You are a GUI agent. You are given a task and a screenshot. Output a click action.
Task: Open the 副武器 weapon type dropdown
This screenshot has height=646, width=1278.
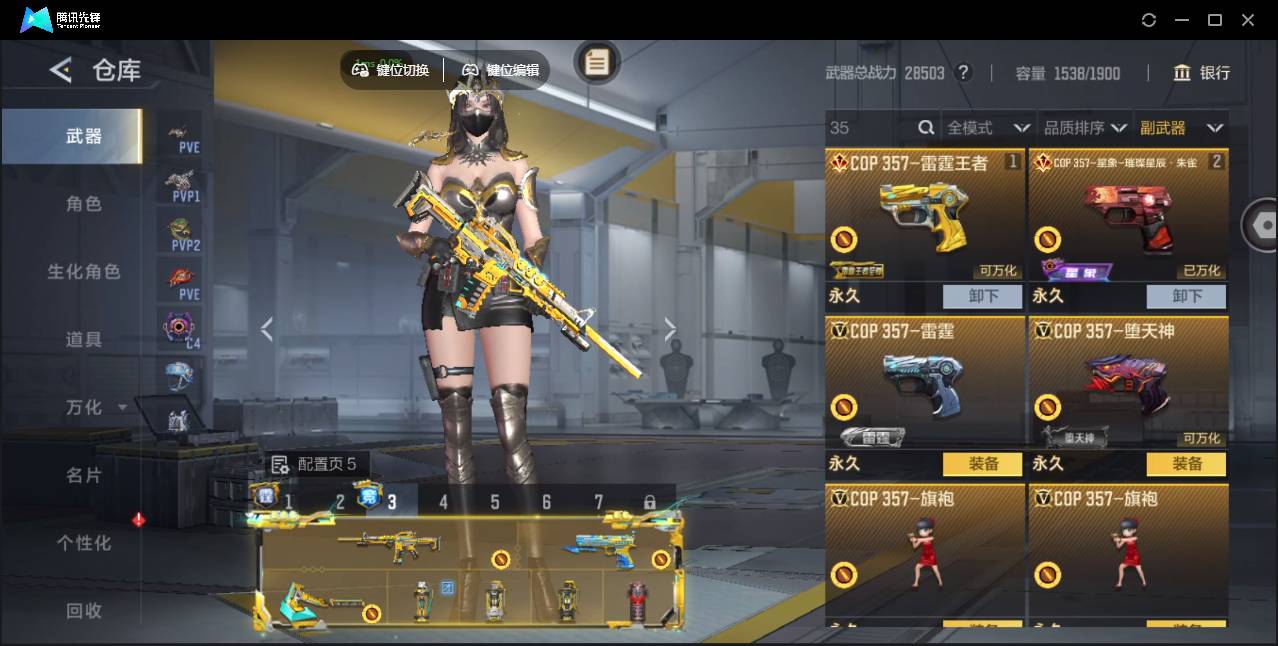point(1181,128)
